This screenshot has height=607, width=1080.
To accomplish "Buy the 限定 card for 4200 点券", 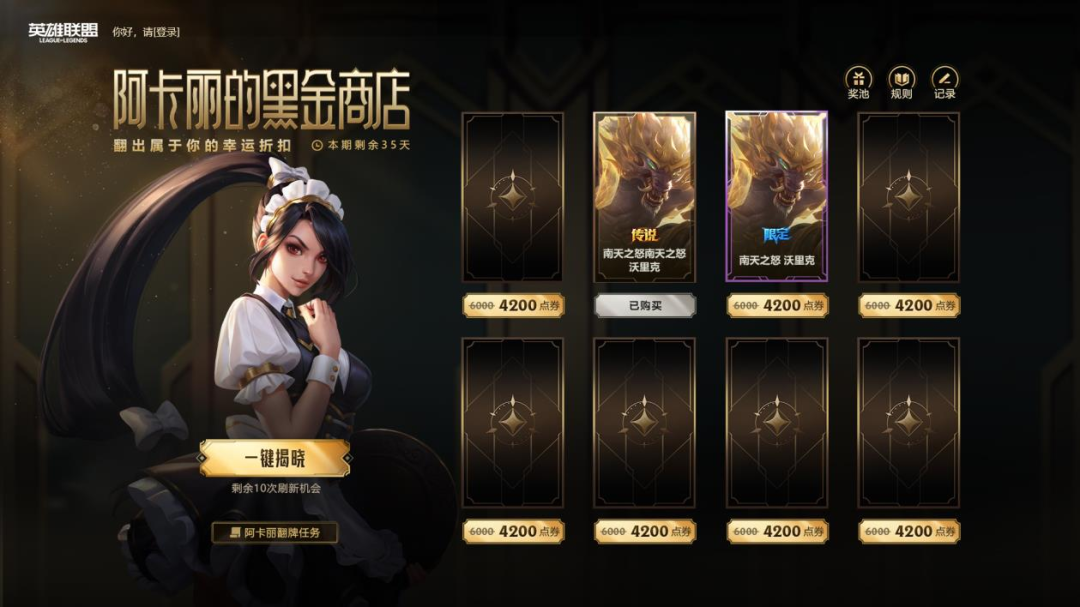I will [x=777, y=306].
